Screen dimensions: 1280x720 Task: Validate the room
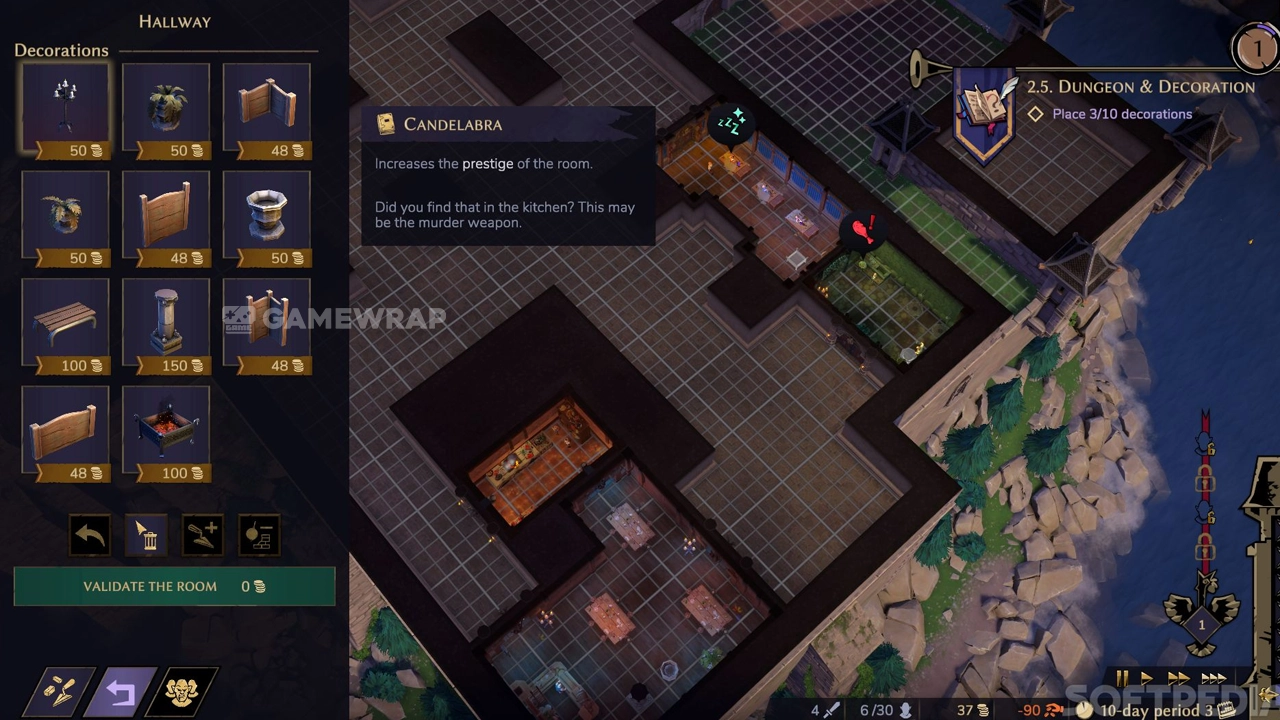(x=174, y=587)
